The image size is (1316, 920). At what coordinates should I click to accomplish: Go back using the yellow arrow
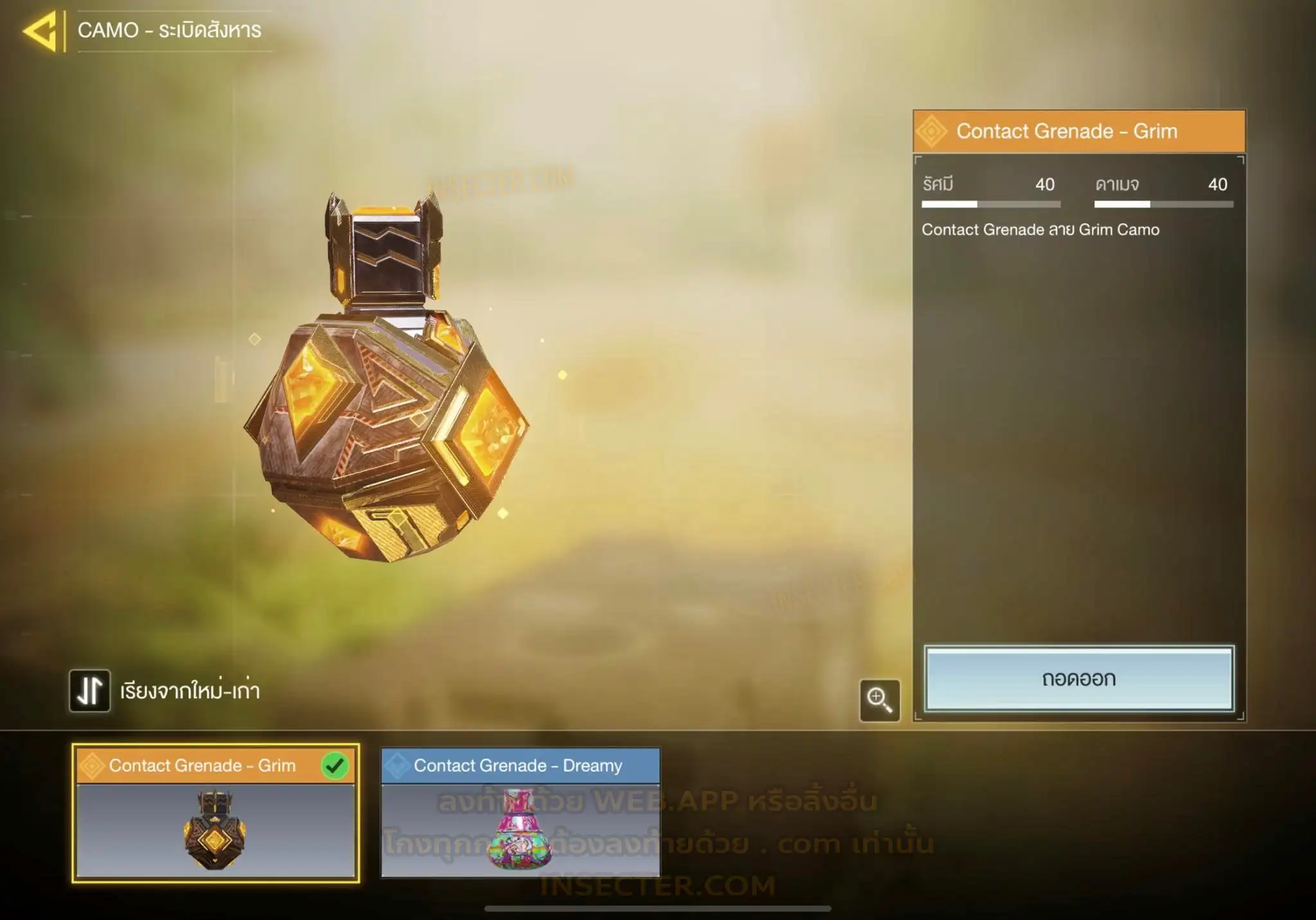42,30
